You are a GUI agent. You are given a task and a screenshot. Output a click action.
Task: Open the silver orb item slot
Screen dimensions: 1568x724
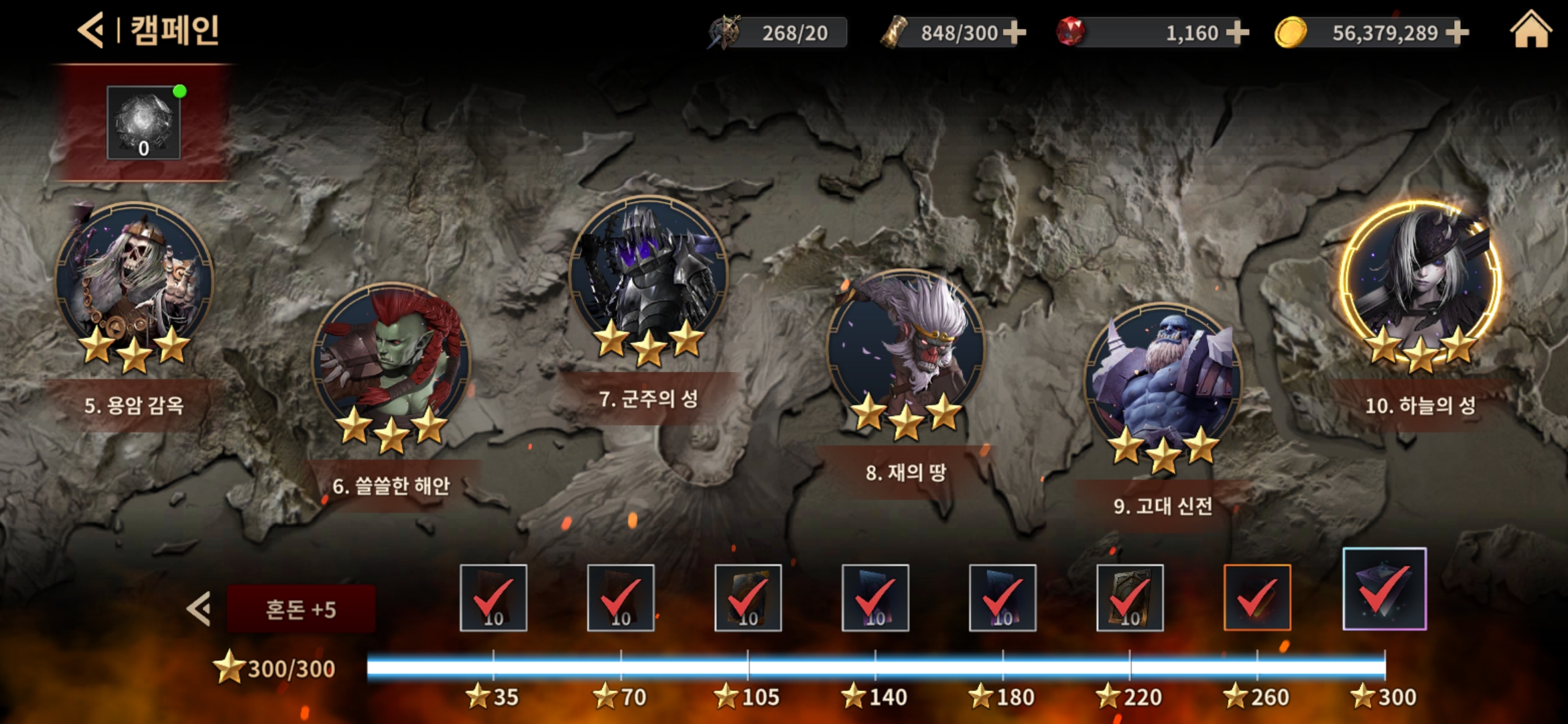point(143,122)
